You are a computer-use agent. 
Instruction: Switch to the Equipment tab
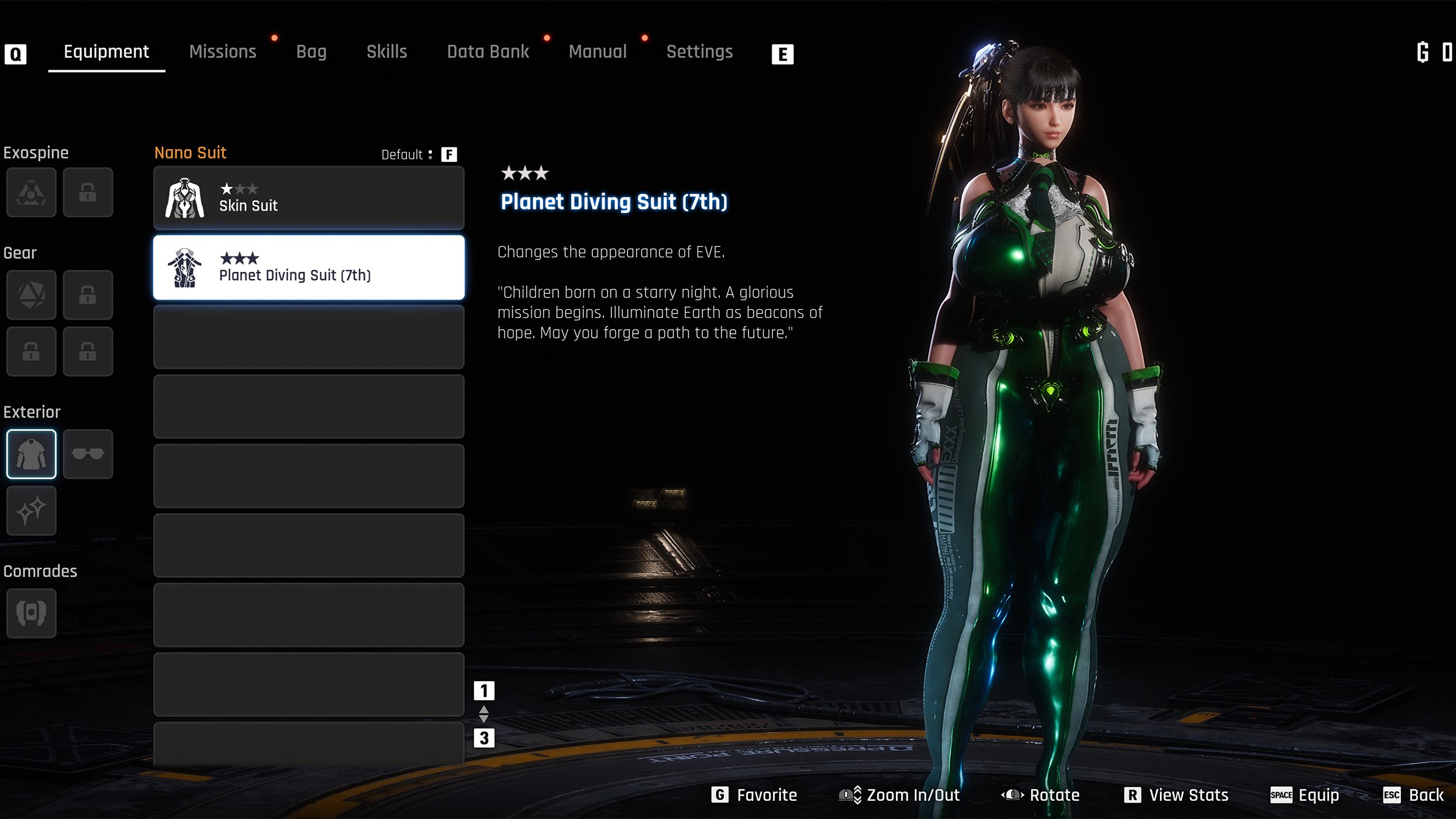106,52
